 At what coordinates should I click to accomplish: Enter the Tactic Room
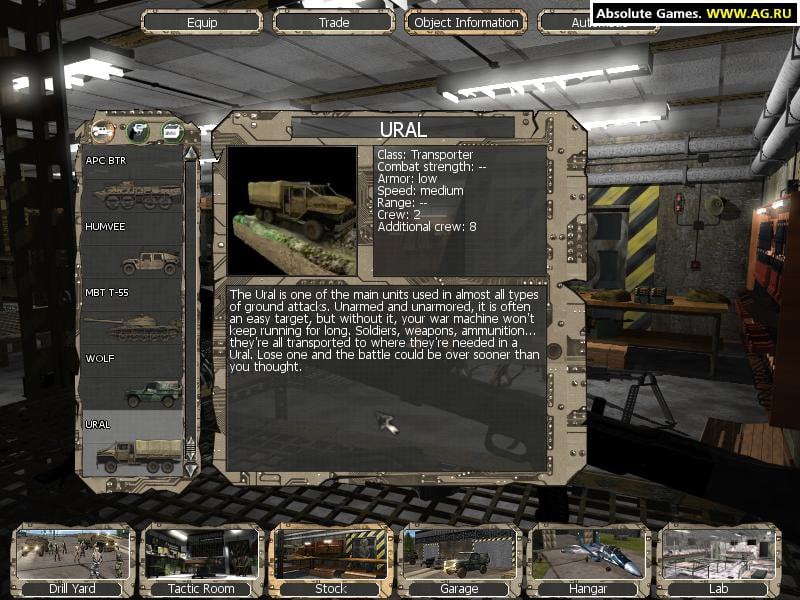(x=201, y=560)
